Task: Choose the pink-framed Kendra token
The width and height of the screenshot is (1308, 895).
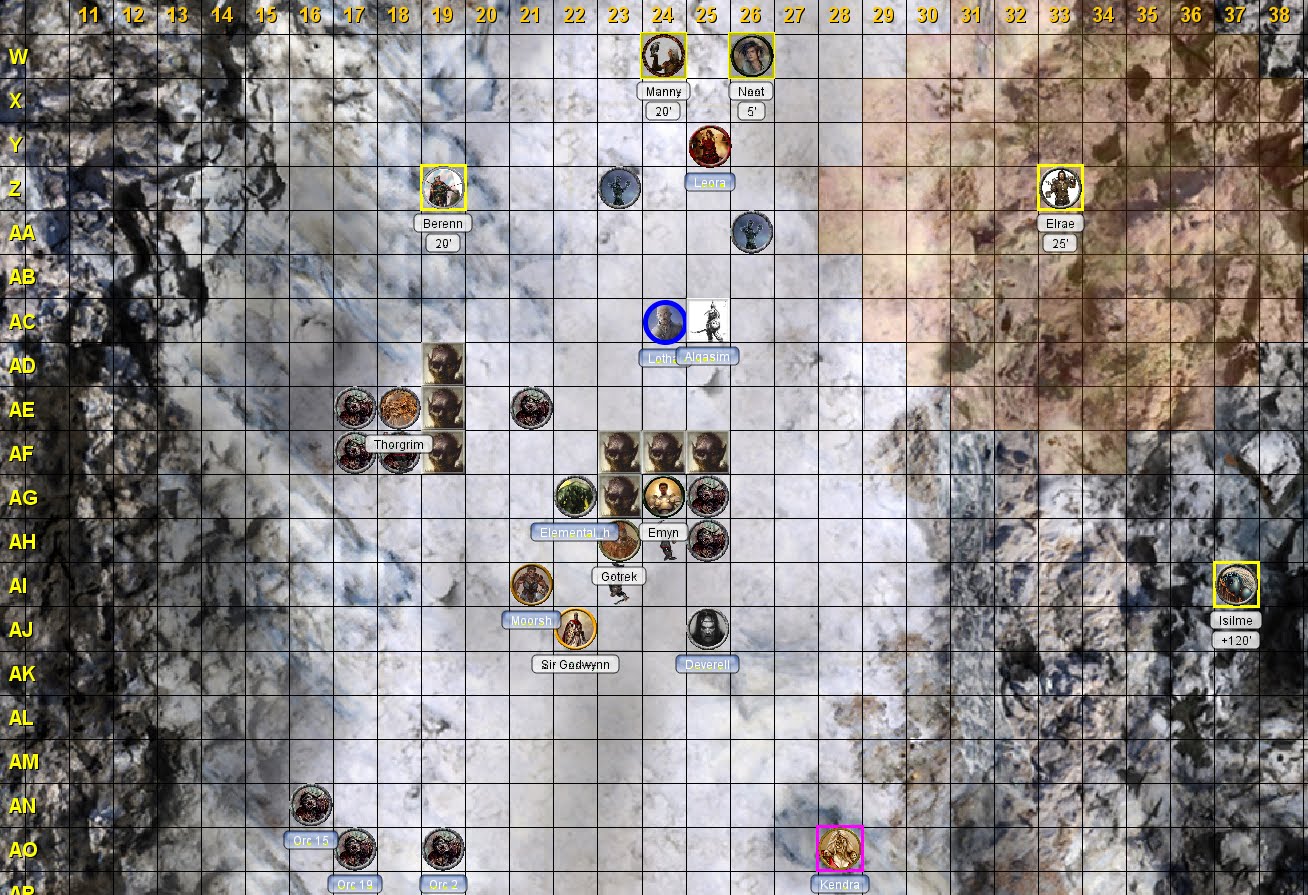Action: tap(840, 849)
